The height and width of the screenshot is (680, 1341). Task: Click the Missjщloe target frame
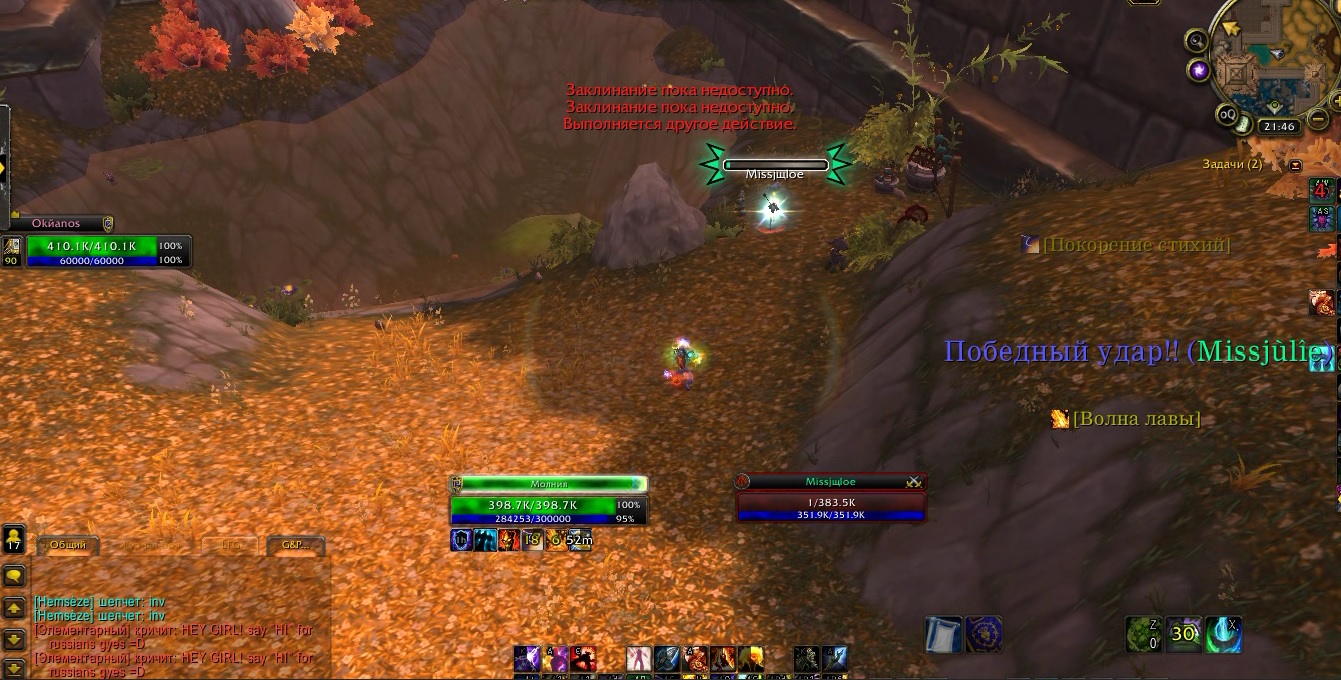[x=830, y=497]
